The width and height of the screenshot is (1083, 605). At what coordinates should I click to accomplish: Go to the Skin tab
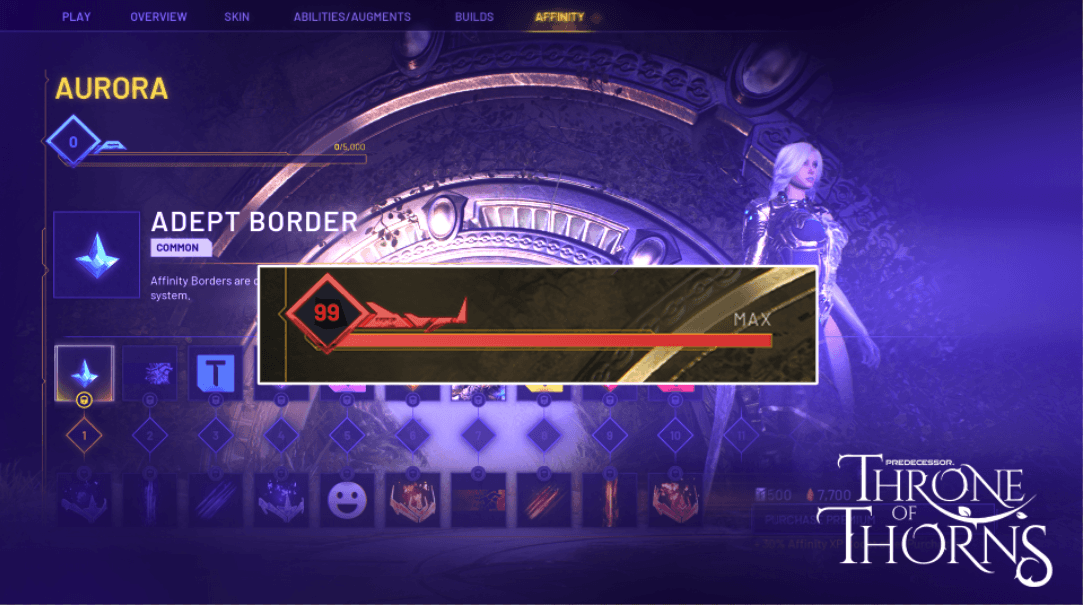click(238, 17)
